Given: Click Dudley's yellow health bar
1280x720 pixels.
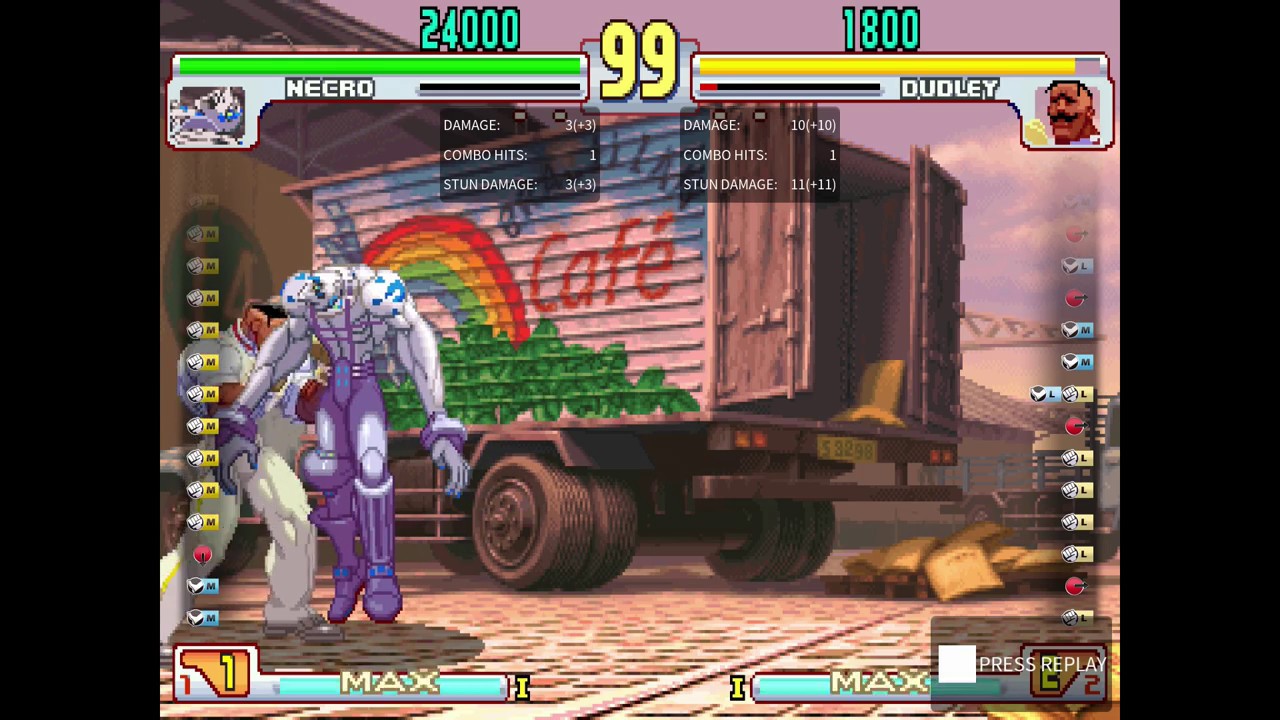Looking at the screenshot, I should 890,64.
